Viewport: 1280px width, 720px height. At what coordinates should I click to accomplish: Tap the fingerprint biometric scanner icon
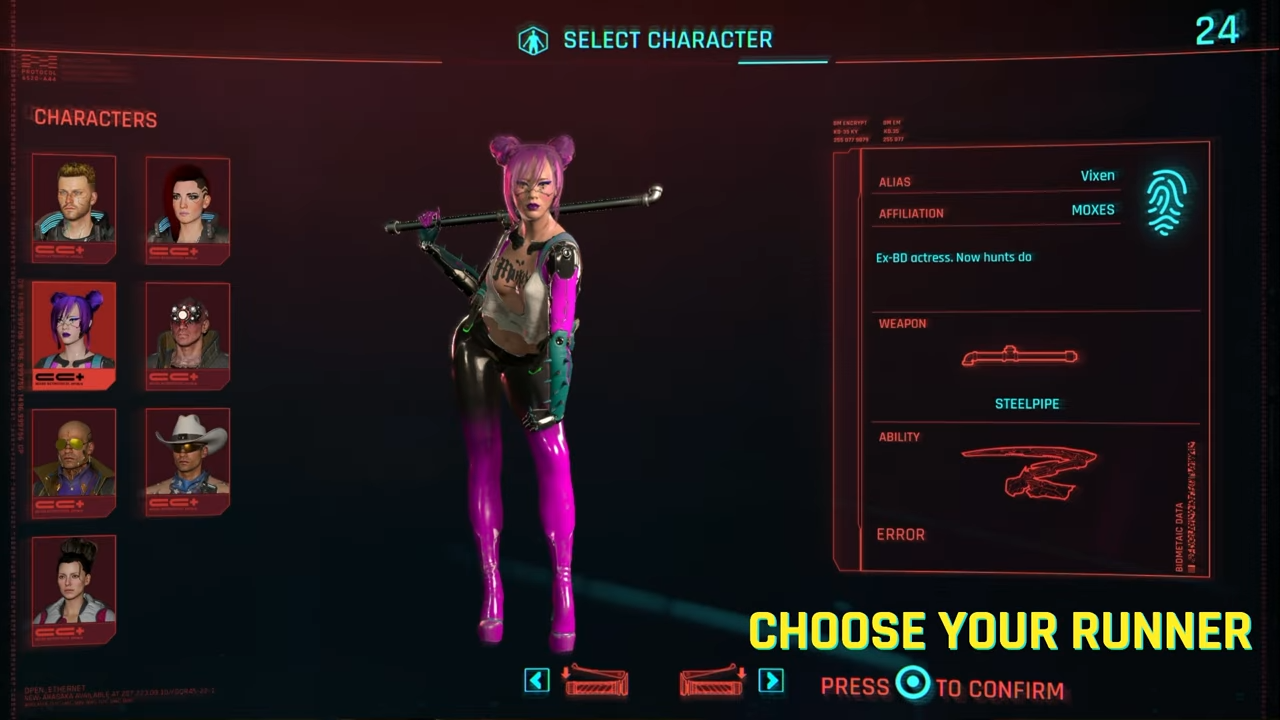[1166, 200]
